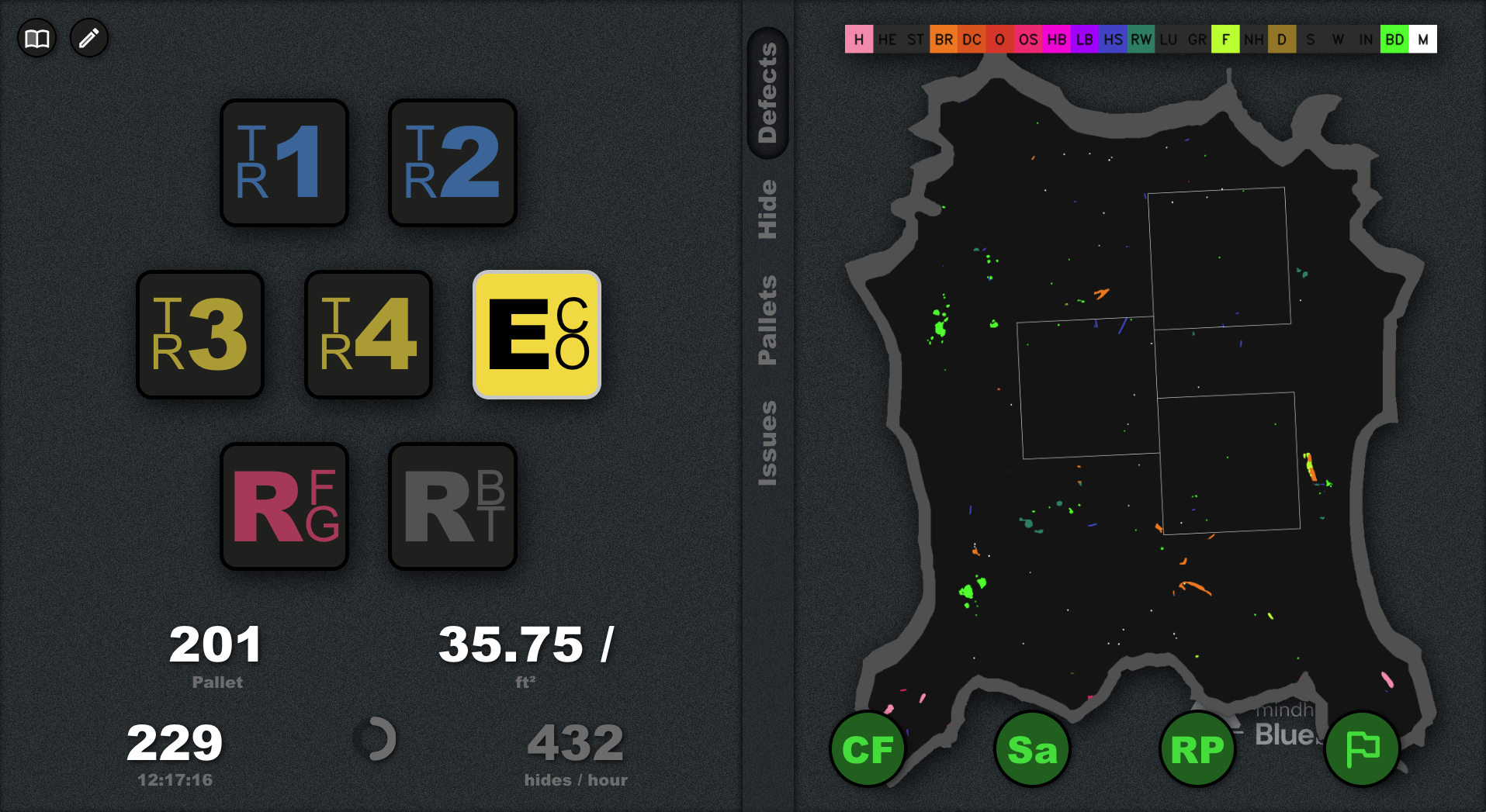
Task: Select the yellow ECO grade tile
Action: 537,334
